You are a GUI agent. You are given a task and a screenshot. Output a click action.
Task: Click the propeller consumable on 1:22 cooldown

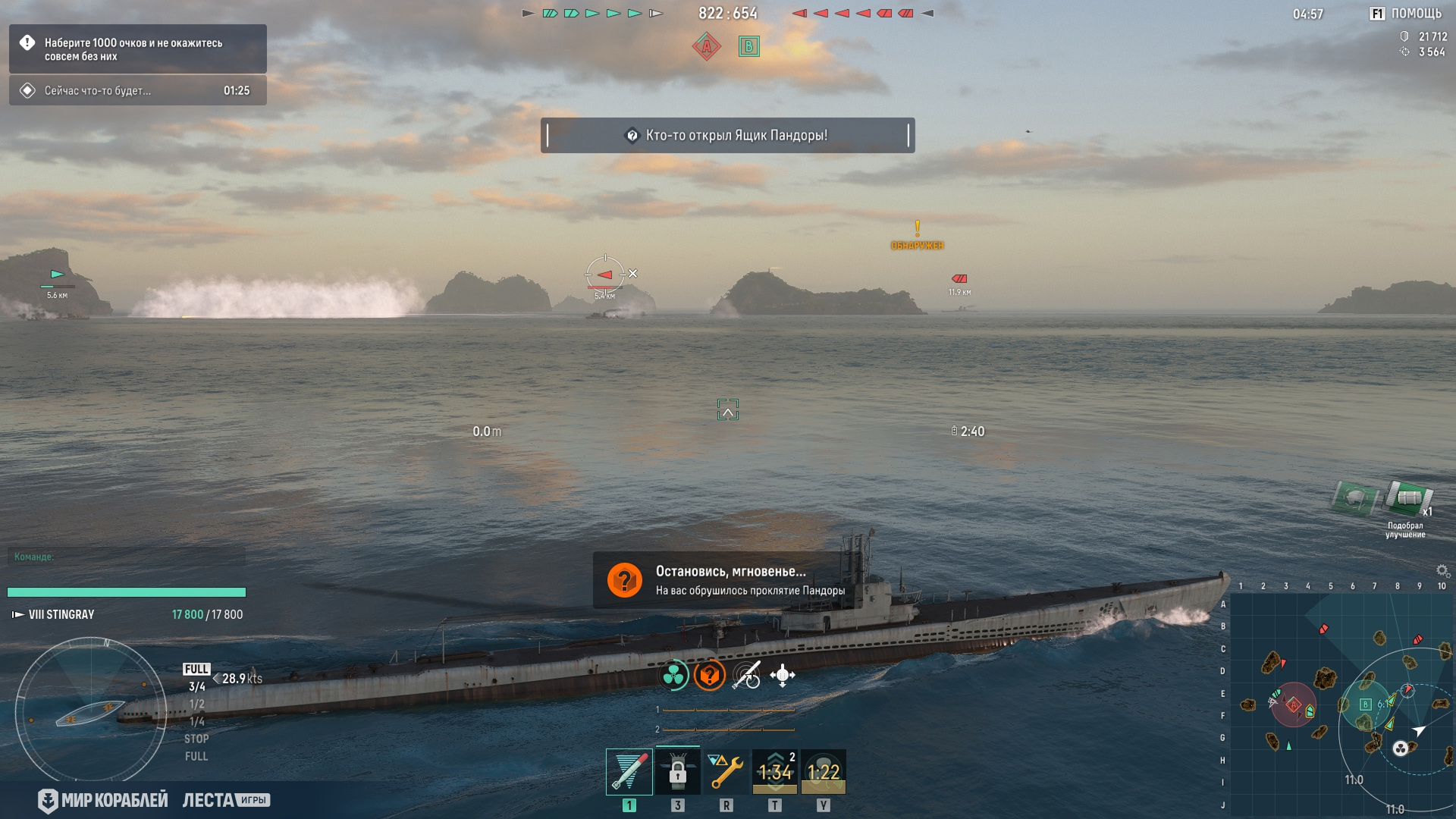tap(823, 772)
